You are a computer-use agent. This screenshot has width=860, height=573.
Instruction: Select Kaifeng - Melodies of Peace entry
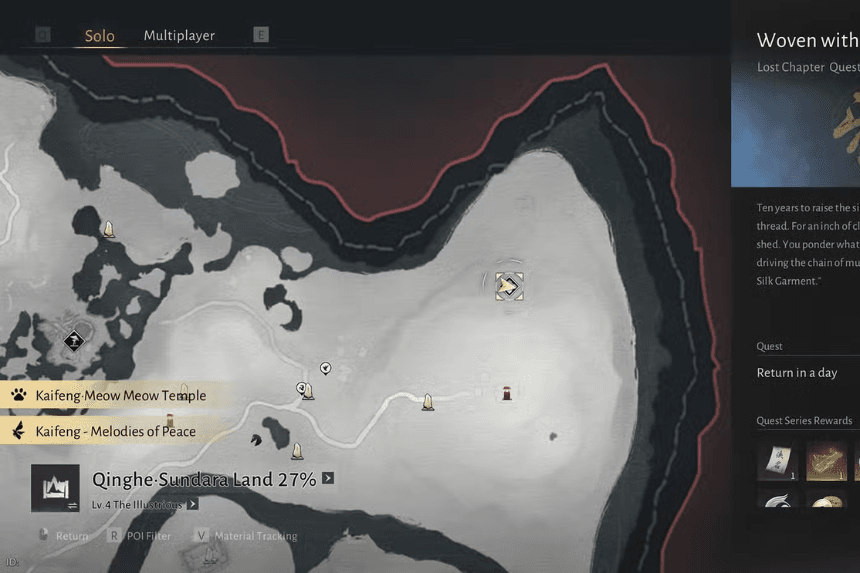click(x=115, y=431)
